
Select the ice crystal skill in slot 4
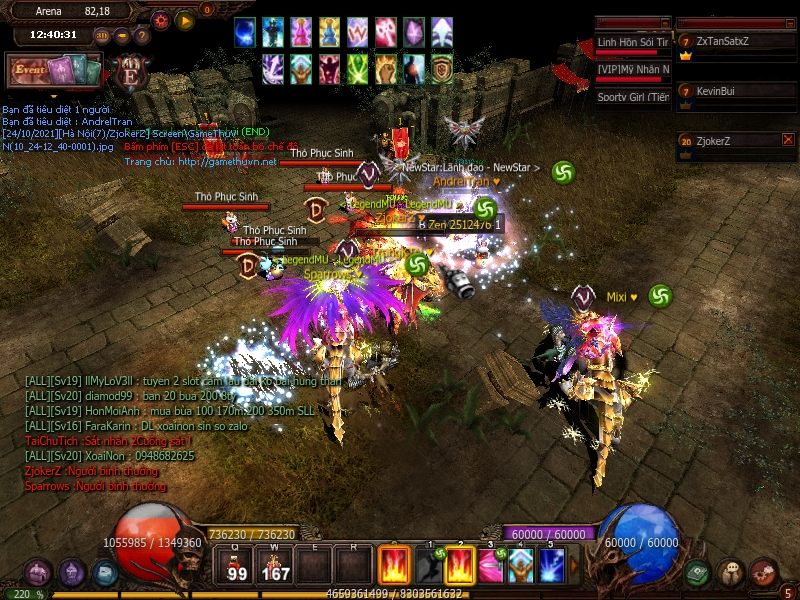point(520,566)
